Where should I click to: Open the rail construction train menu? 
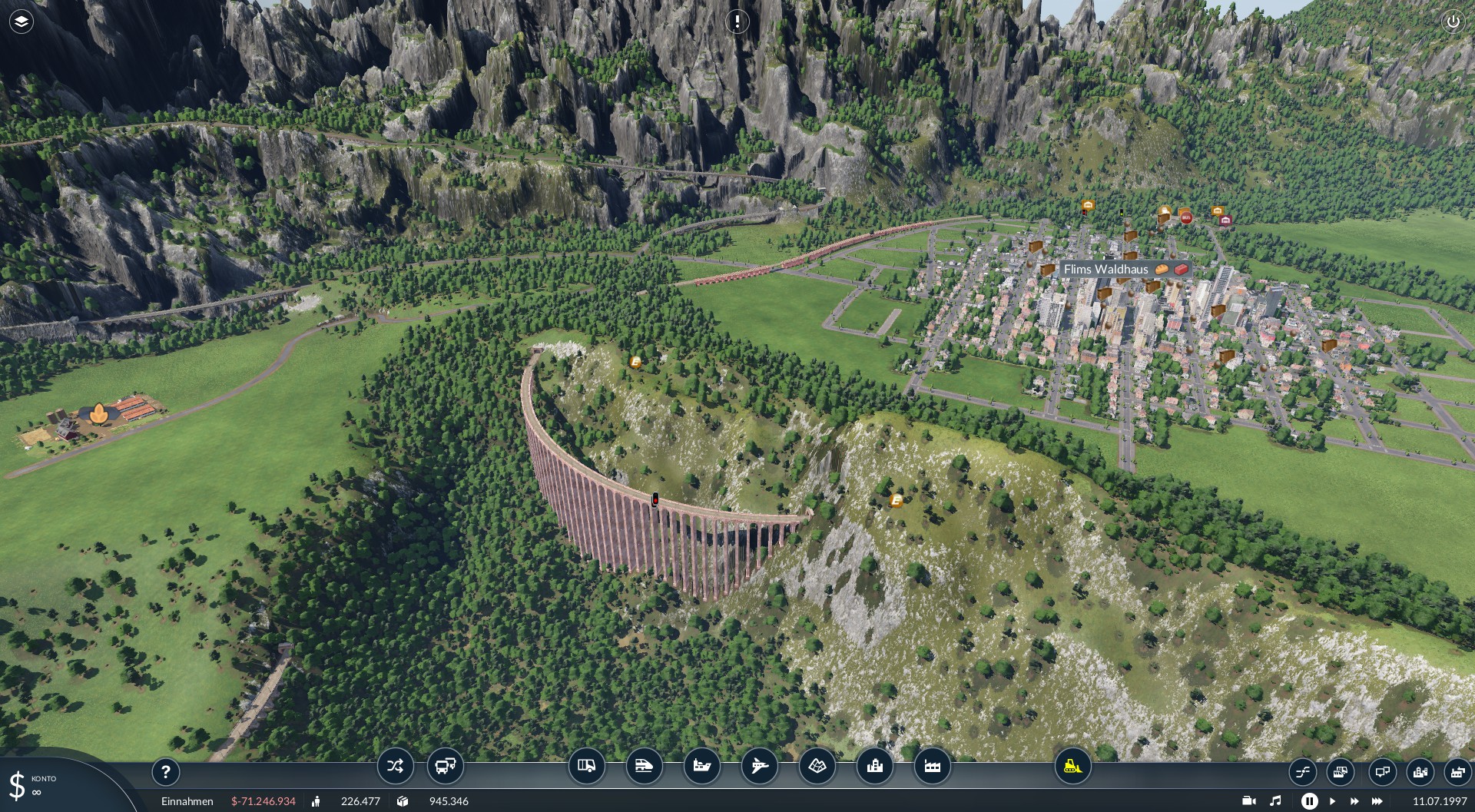click(x=645, y=766)
